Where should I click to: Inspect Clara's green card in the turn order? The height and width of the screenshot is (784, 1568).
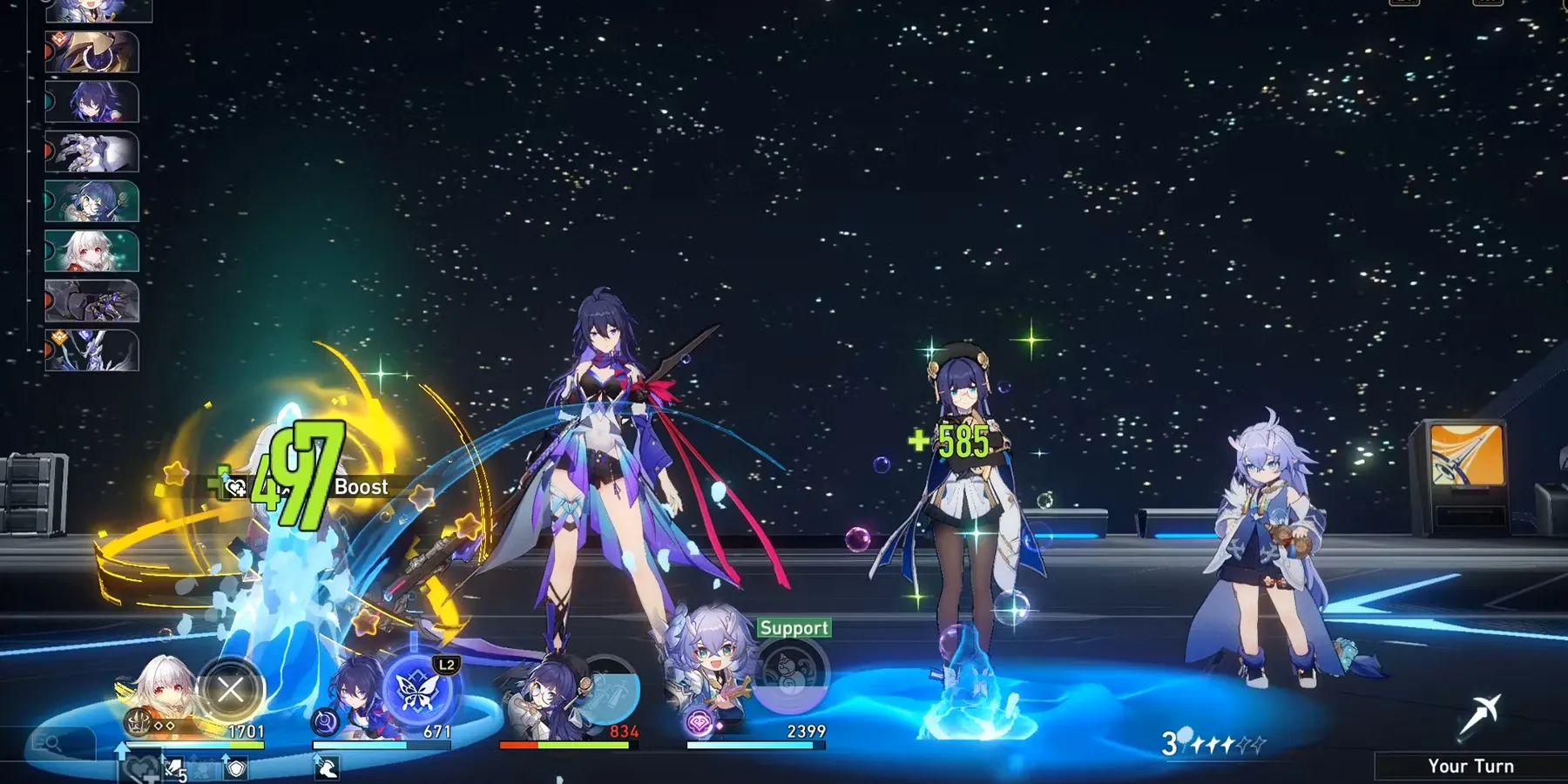coord(91,252)
